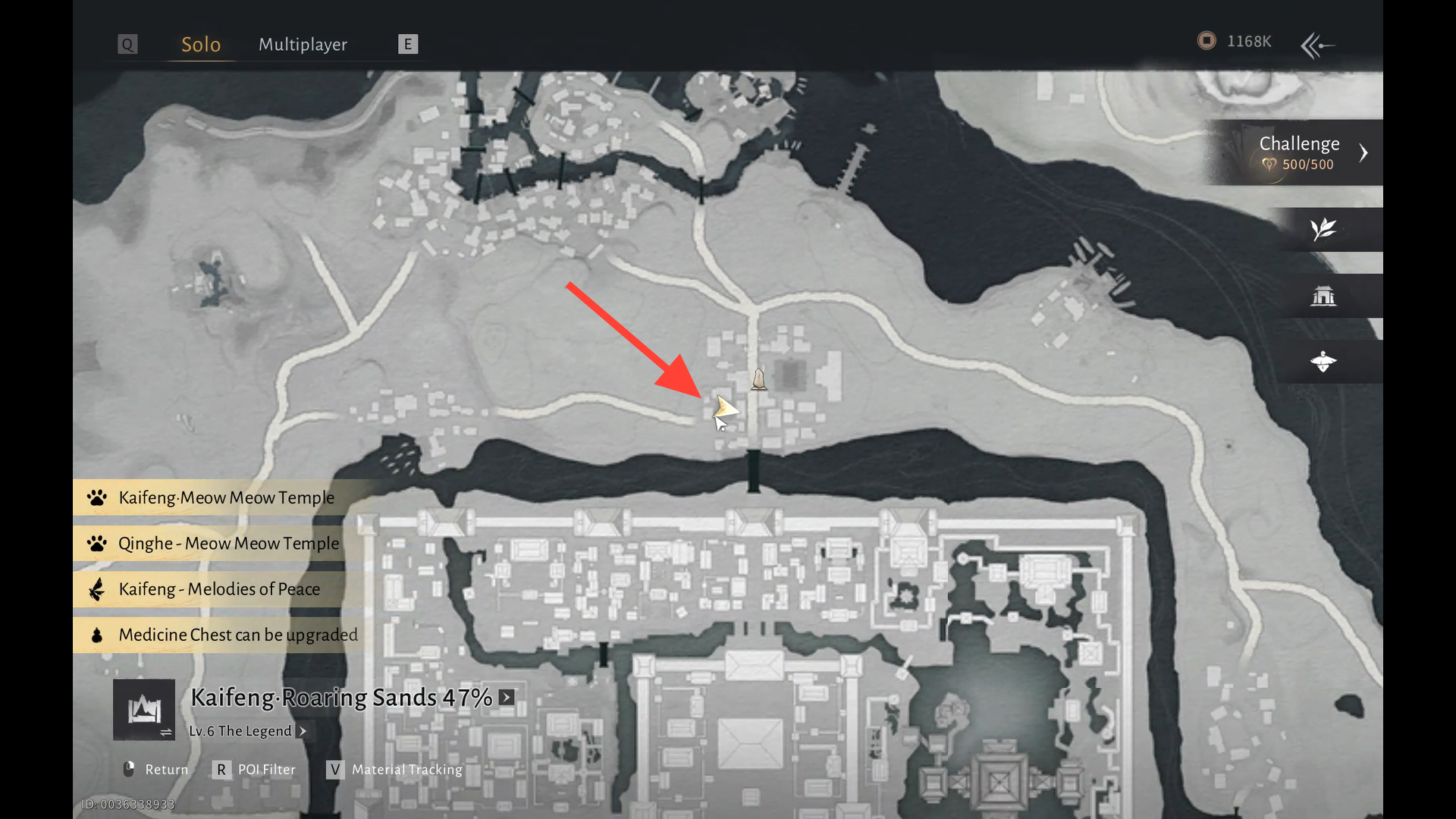Image resolution: width=1456 pixels, height=819 pixels.
Task: Click the leaf sprig icon button
Action: click(1323, 229)
